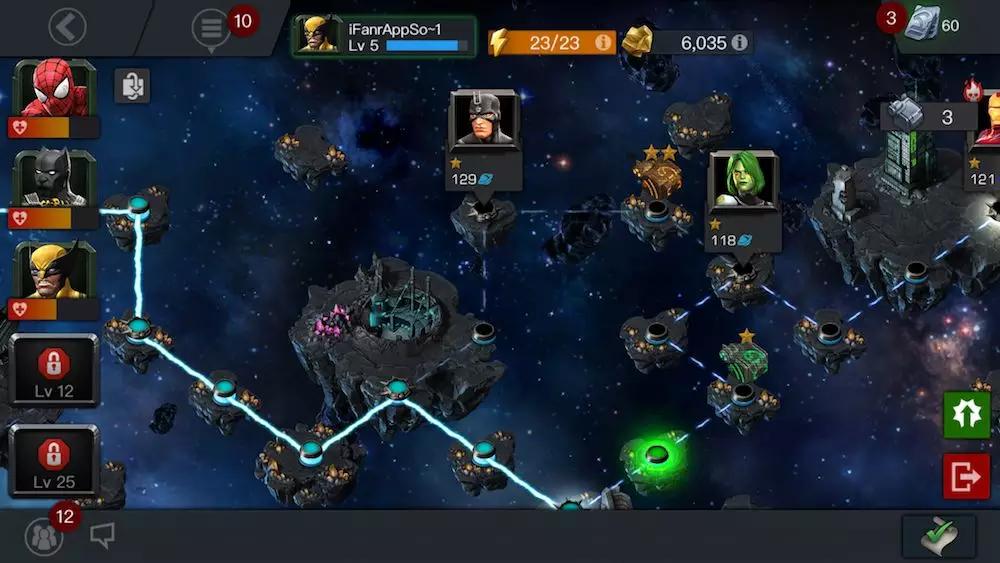Screen dimensions: 1000x563
Task: Open the friends list with 12 badge
Action: pyautogui.click(x=44, y=537)
